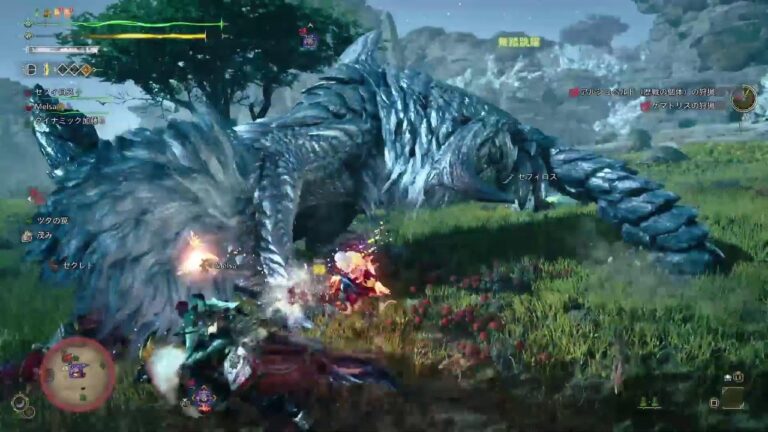Click the ツタの葉 gathering entry

[50, 220]
